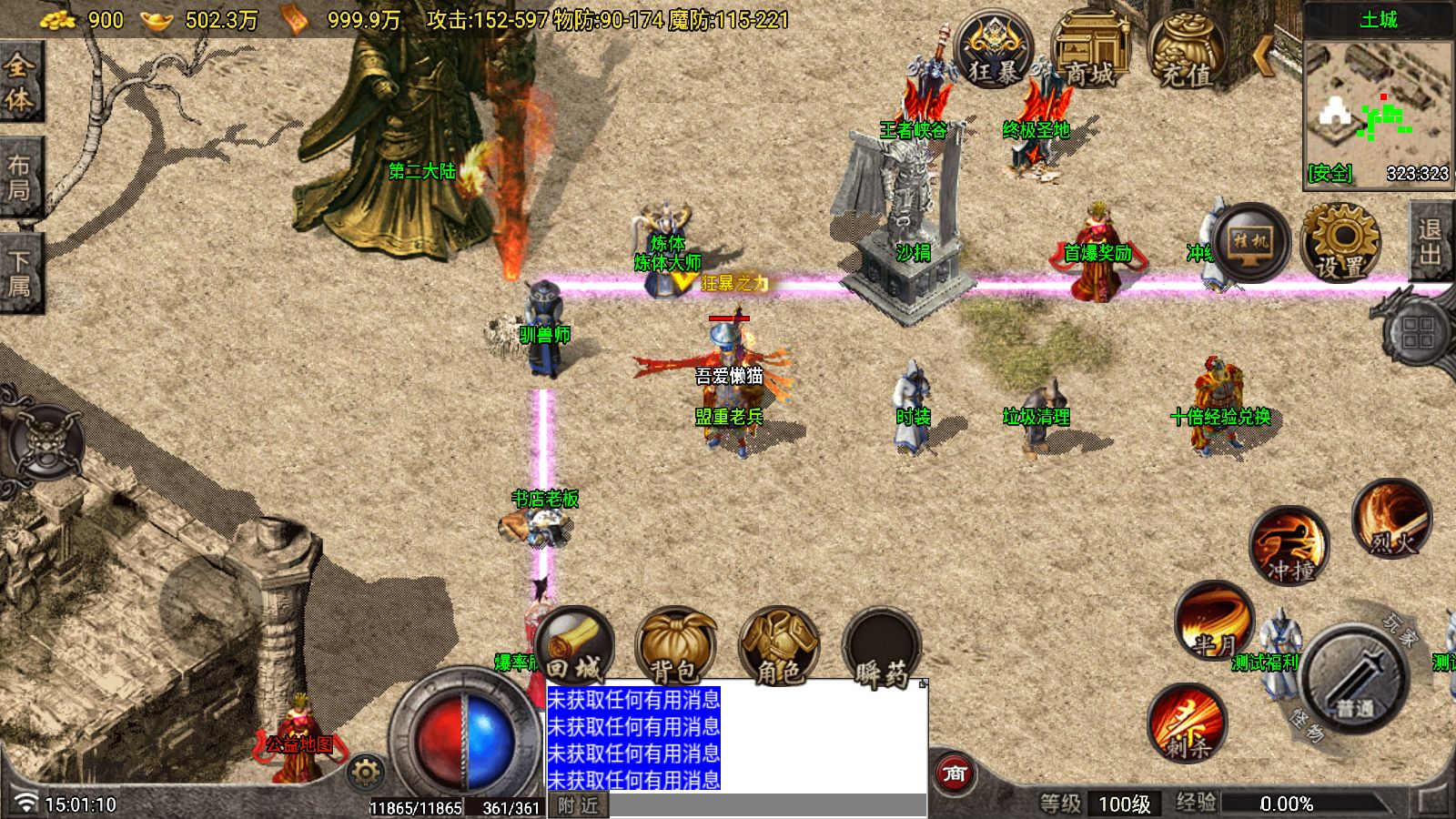The width and height of the screenshot is (1456, 819).
Task: Open the 商城 shop
Action: pyautogui.click(x=1089, y=51)
